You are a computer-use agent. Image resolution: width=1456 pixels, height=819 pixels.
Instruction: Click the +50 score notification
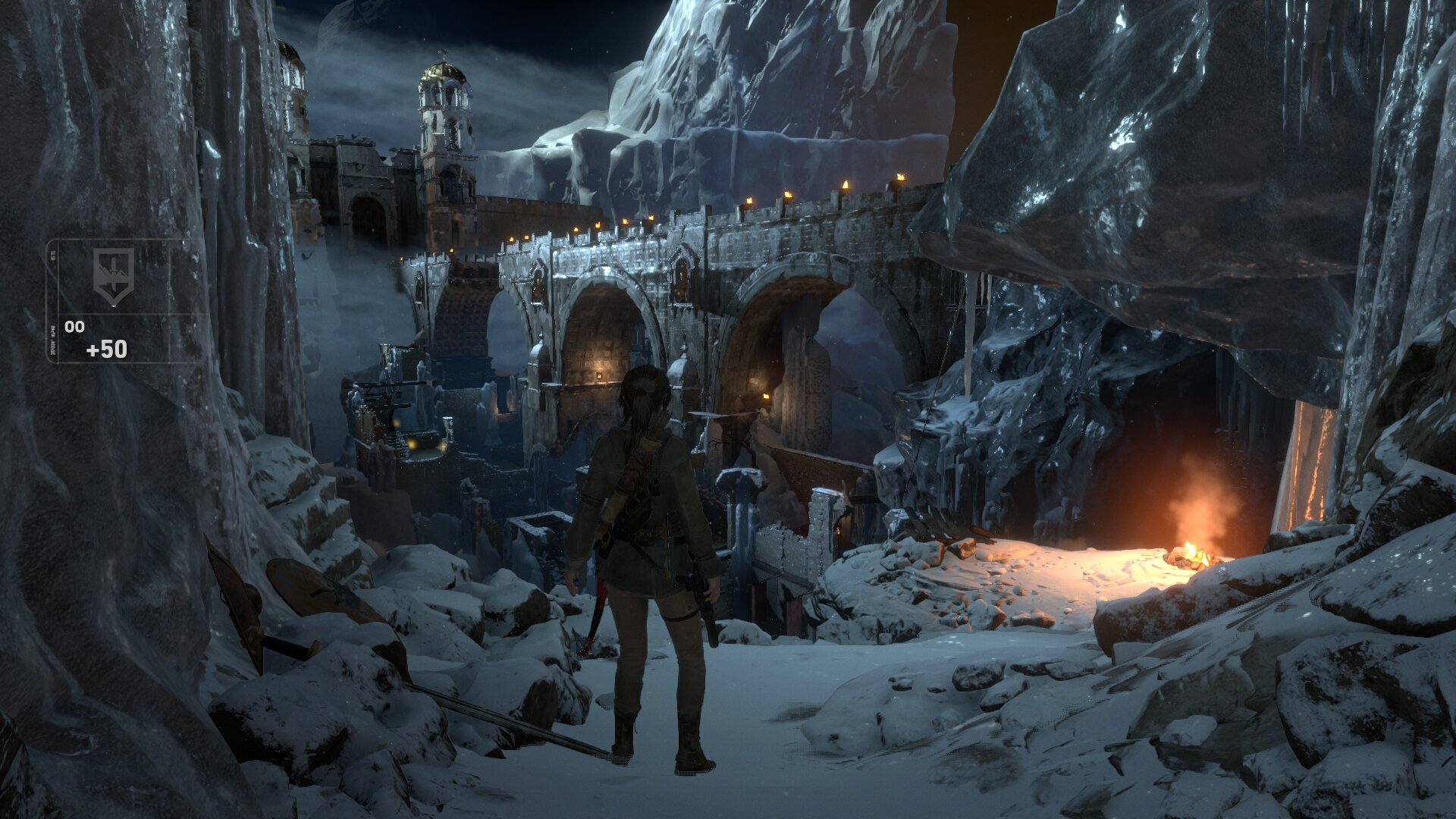pos(106,348)
